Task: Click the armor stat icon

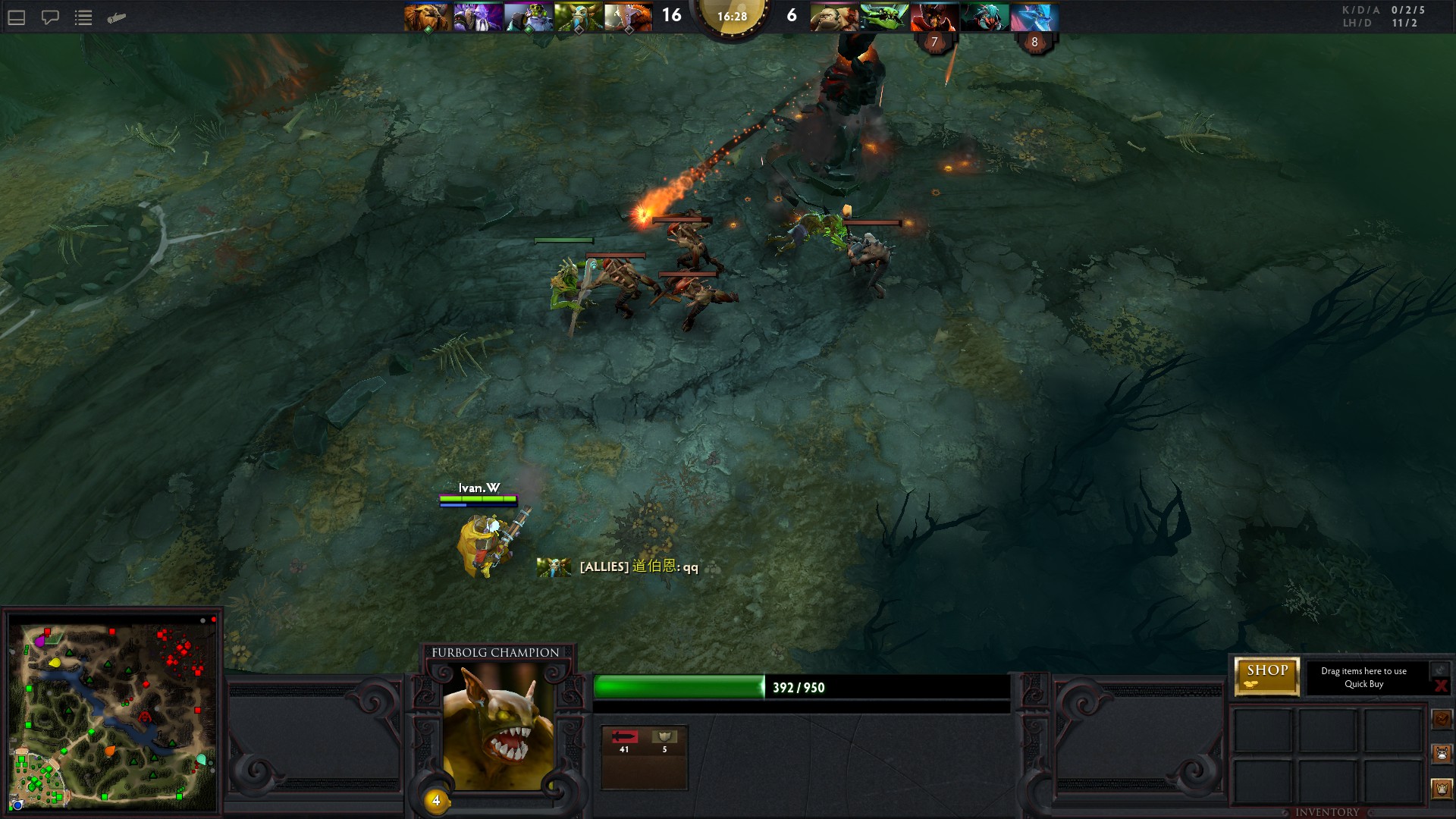Action: [x=665, y=737]
